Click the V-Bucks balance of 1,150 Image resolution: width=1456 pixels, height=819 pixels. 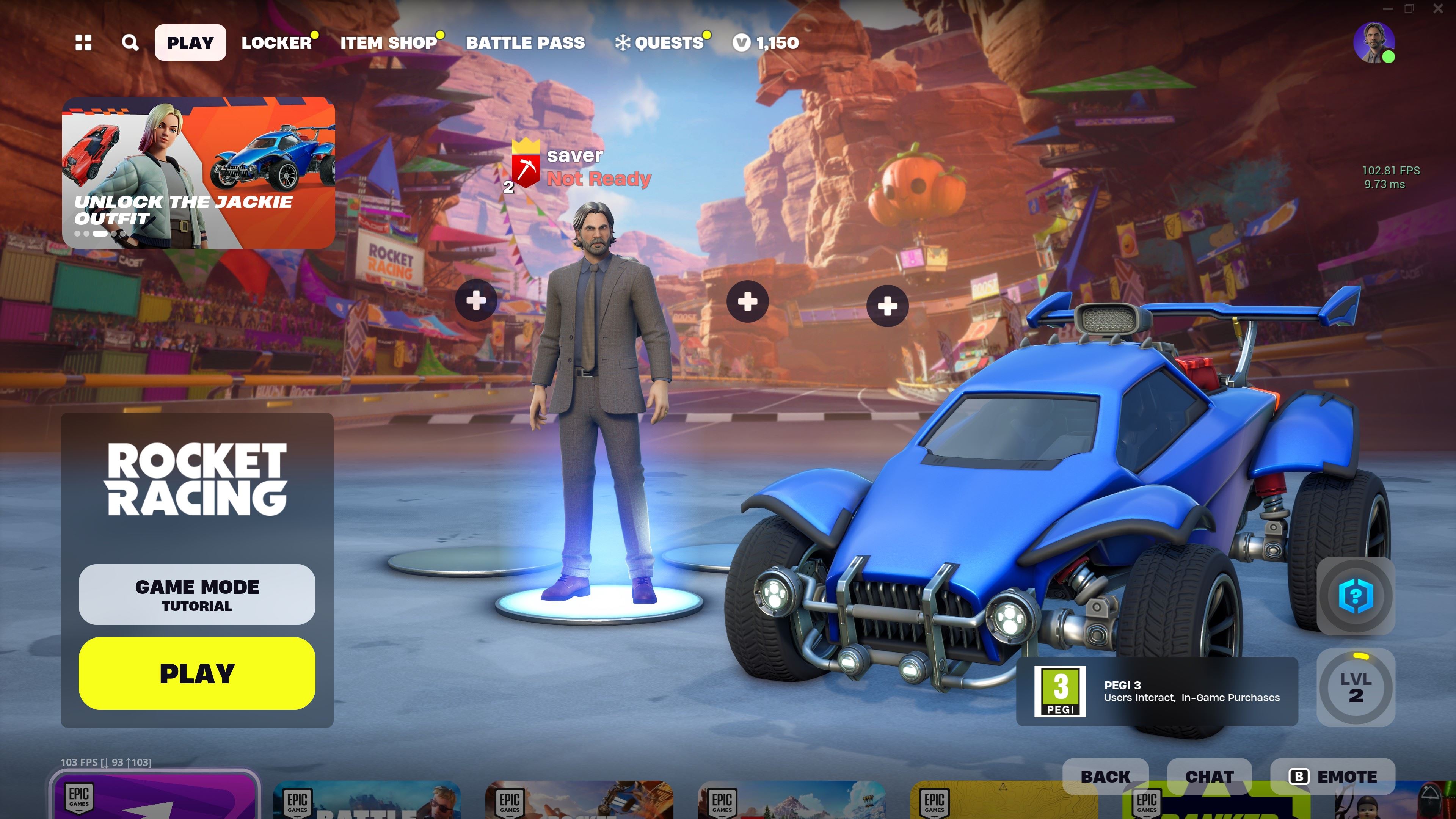pyautogui.click(x=766, y=42)
